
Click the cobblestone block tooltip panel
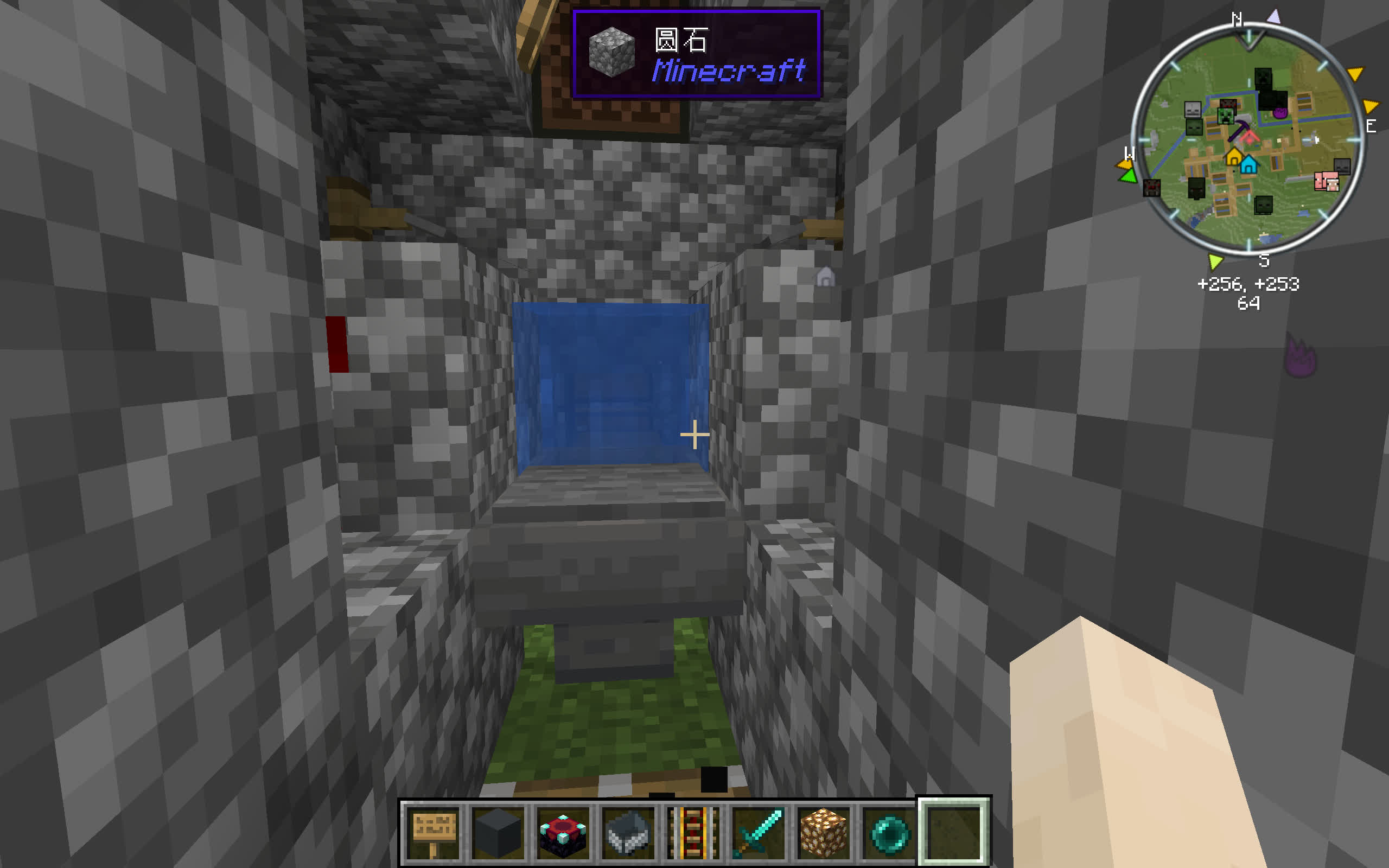(696, 54)
